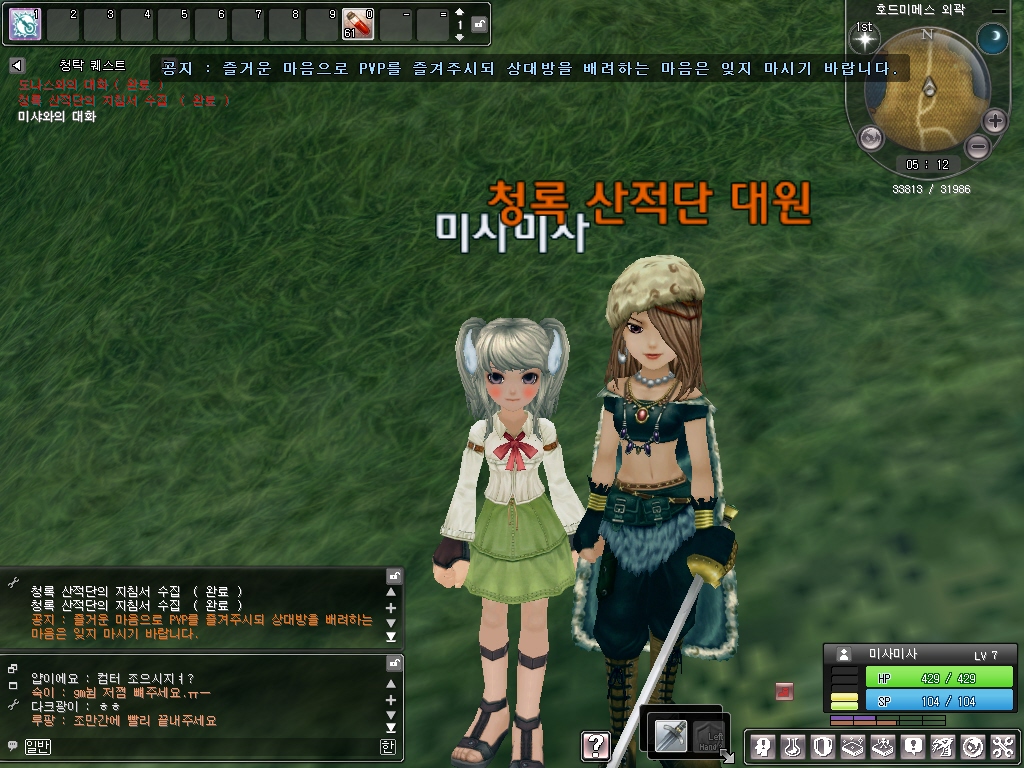
Task: Select the equipped sword weapon slot
Action: (671, 735)
